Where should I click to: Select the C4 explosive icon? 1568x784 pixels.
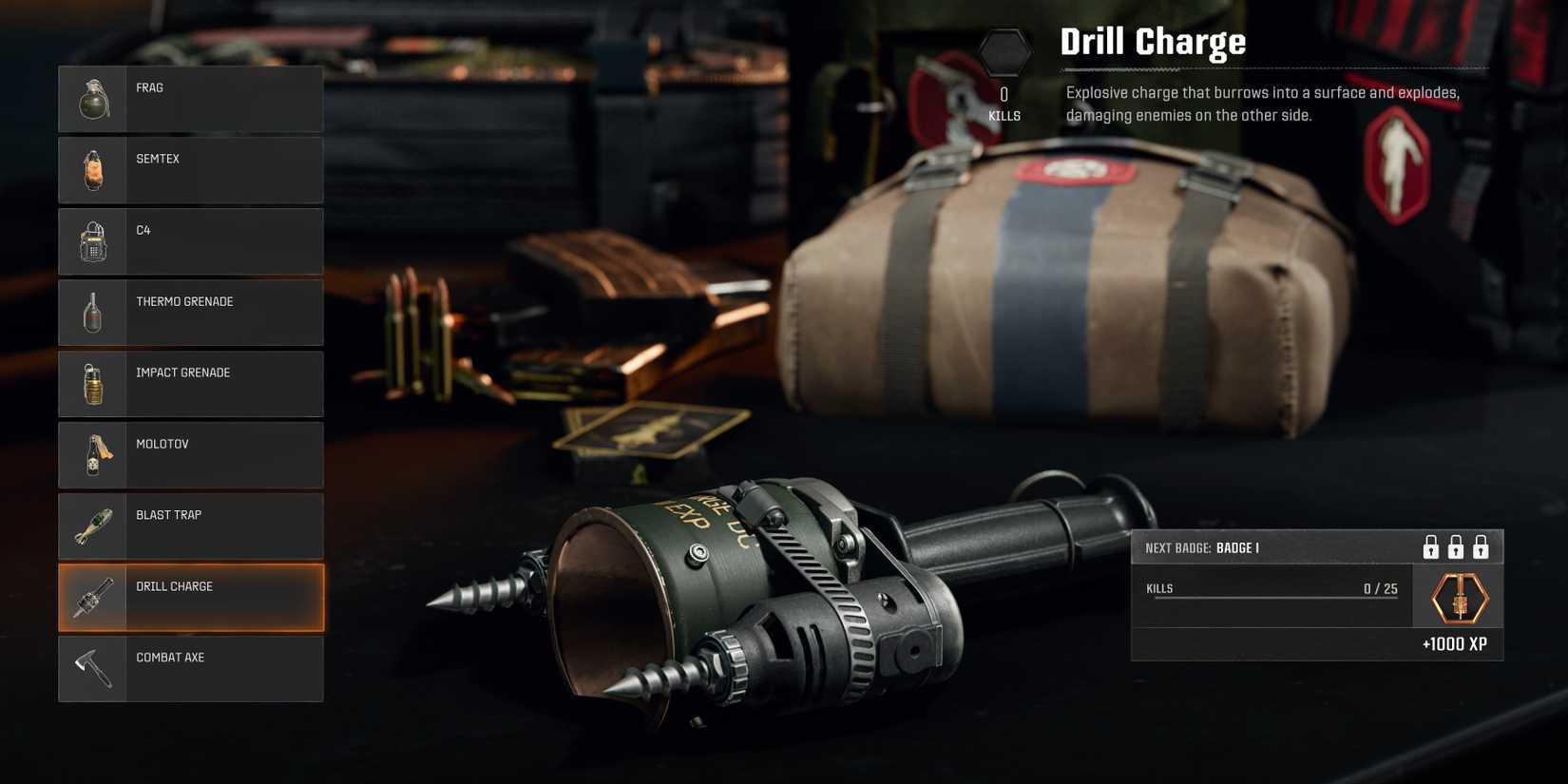point(92,241)
